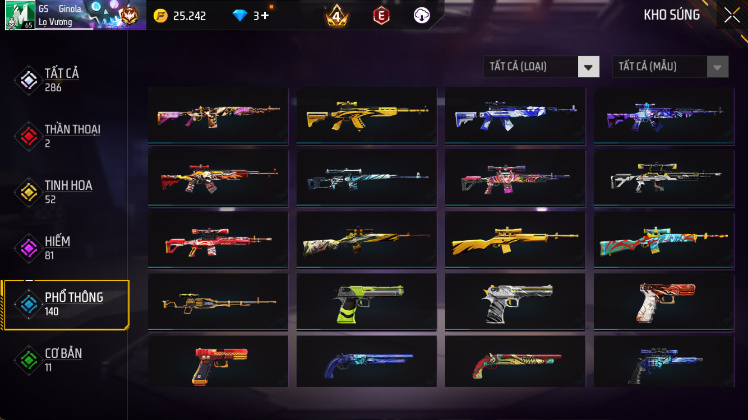The height and width of the screenshot is (420, 748).
Task: View the Cơ Bản weapon skins
Action: [x=62, y=359]
